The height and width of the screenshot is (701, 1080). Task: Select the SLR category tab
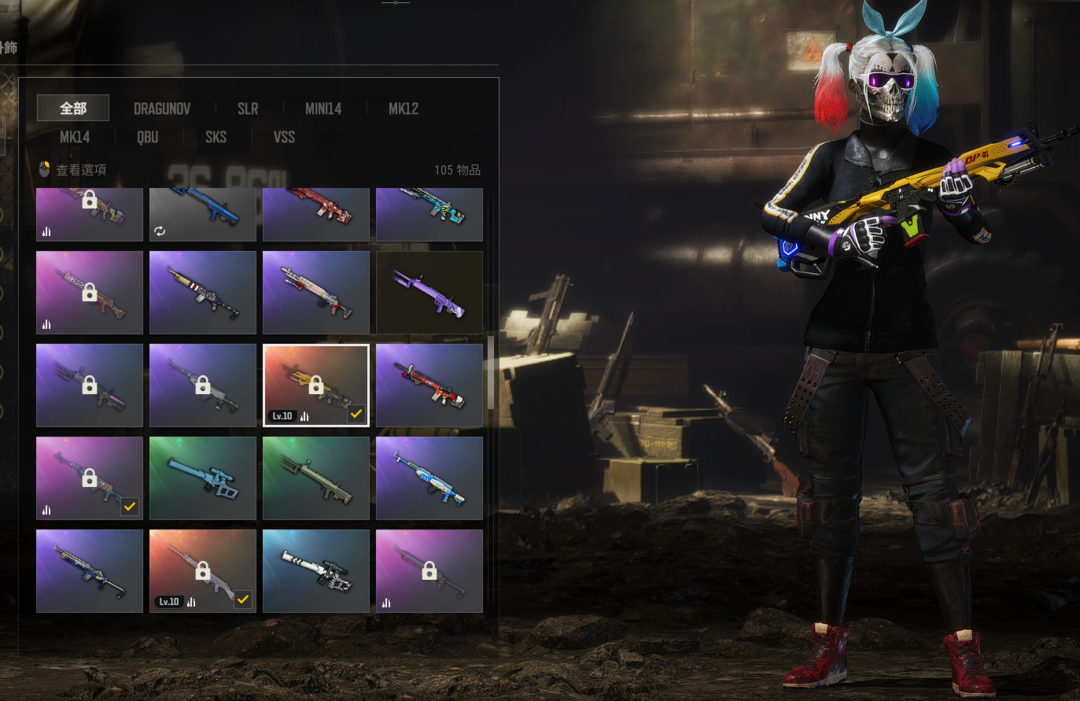tap(248, 109)
